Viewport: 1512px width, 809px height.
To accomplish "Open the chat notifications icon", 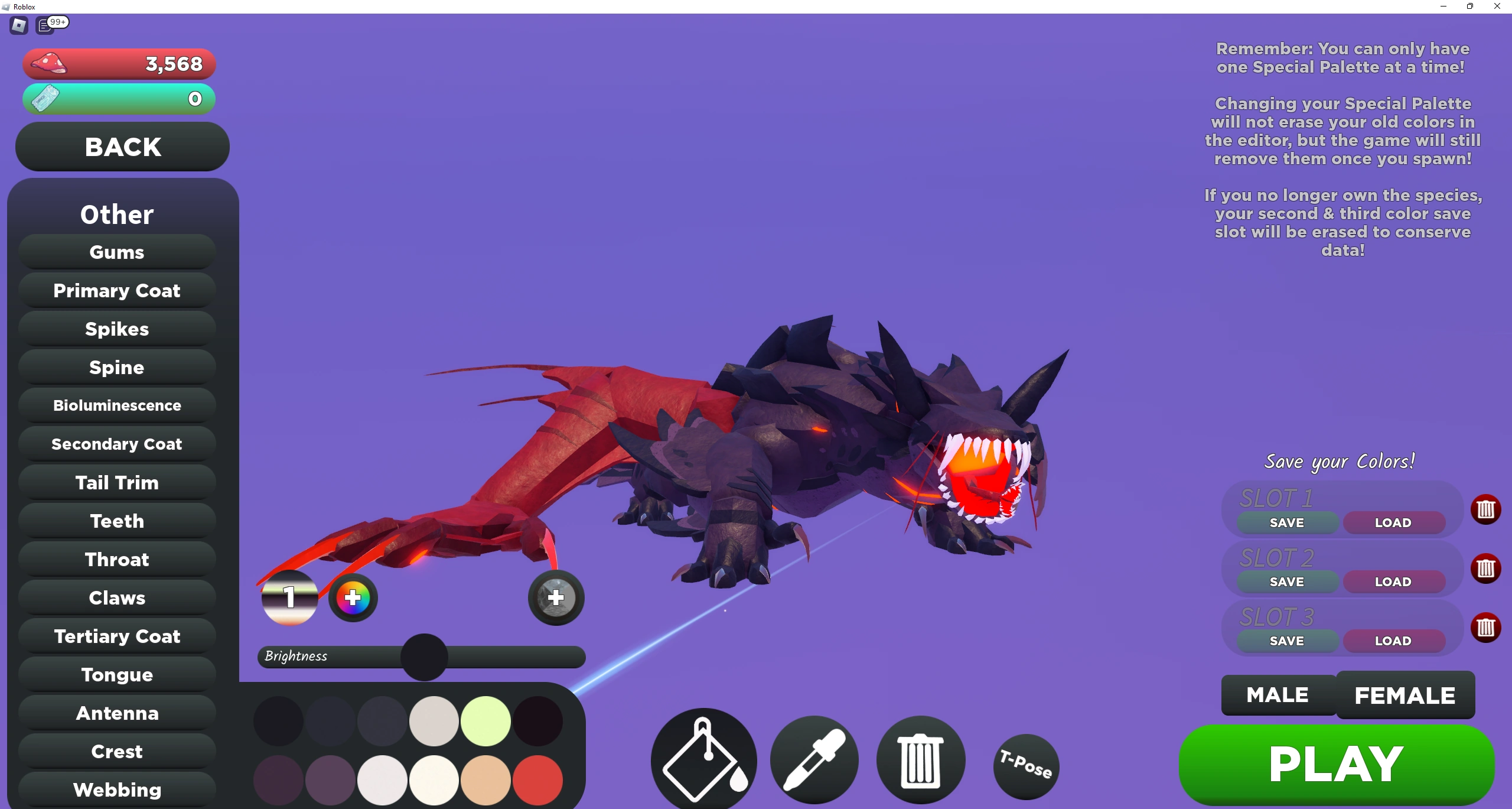I will [46, 25].
